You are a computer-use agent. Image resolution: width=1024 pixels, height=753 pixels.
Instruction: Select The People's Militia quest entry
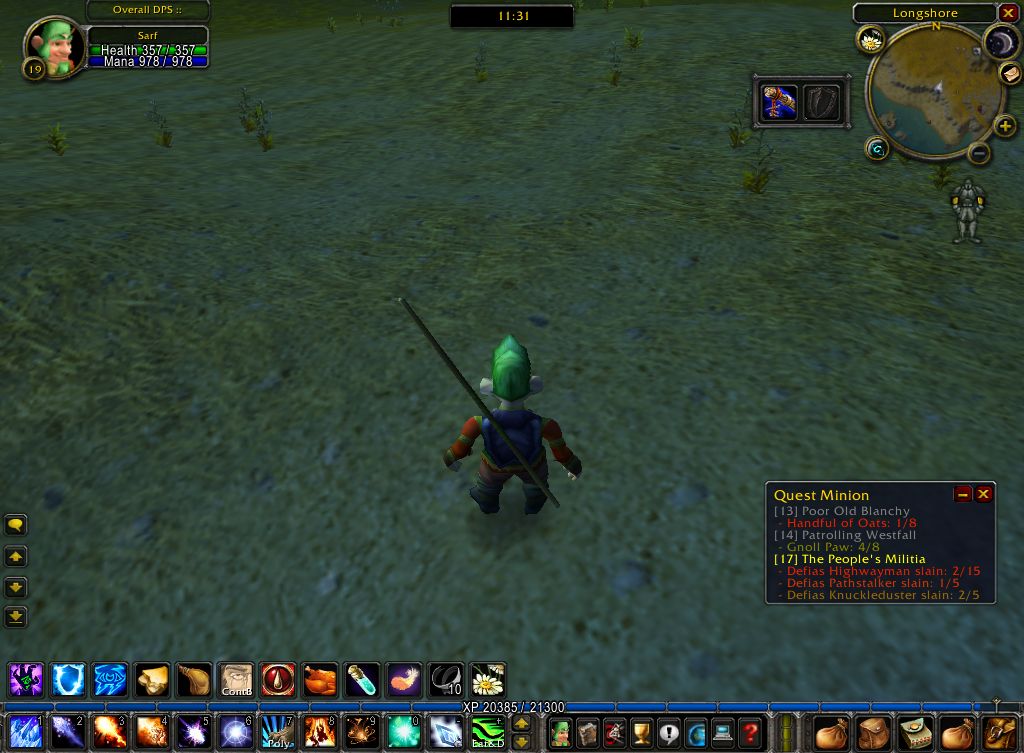(x=850, y=559)
